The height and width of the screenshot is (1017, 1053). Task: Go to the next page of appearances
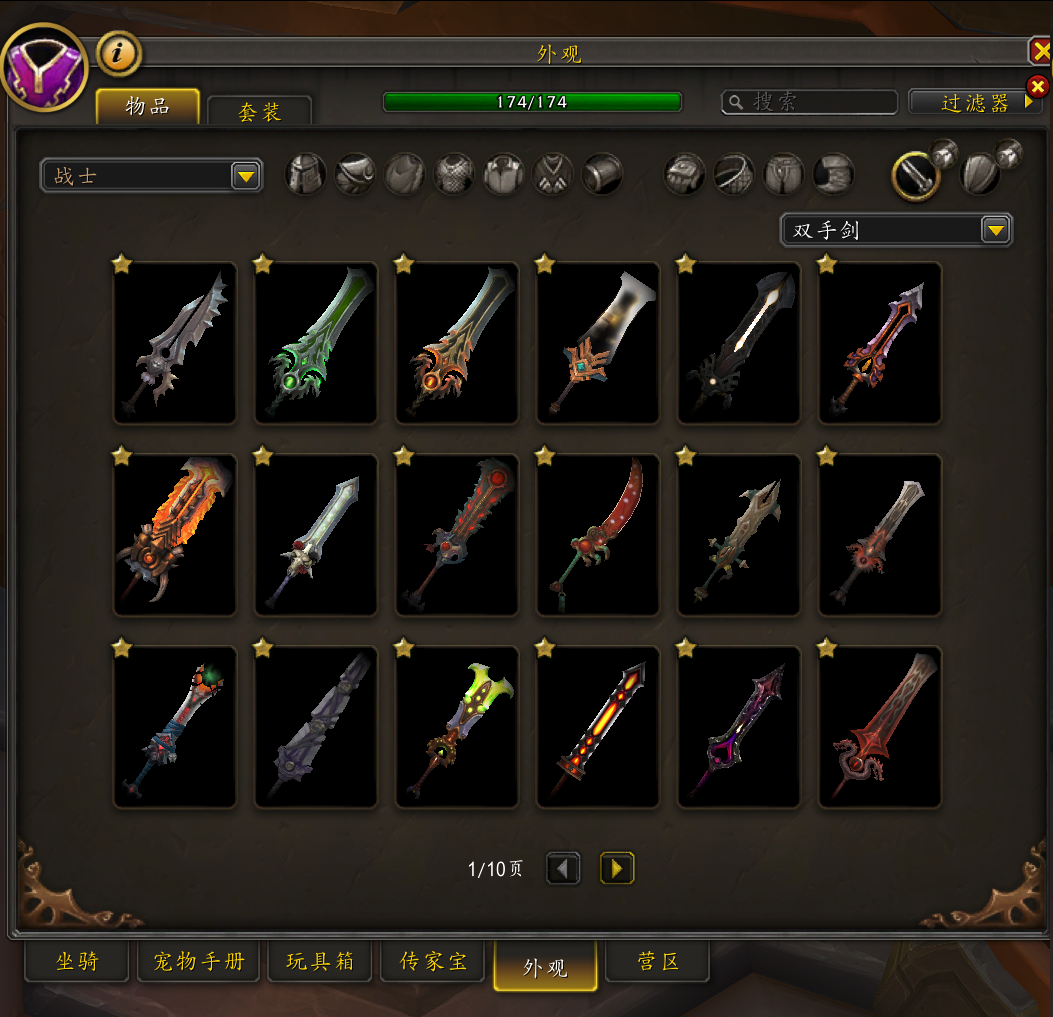(x=617, y=868)
